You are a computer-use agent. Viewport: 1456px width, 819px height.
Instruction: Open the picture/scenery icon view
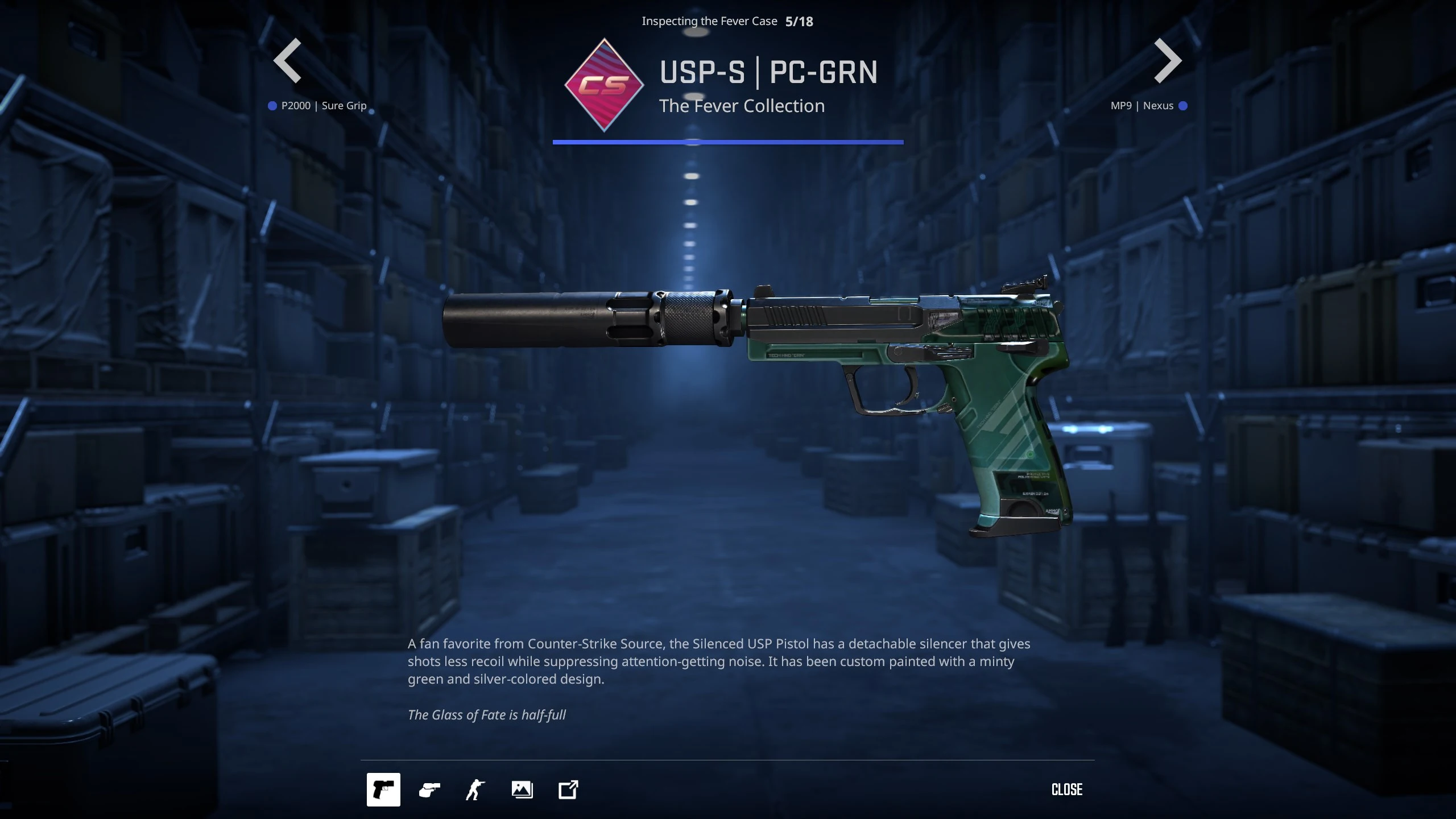pyautogui.click(x=522, y=789)
